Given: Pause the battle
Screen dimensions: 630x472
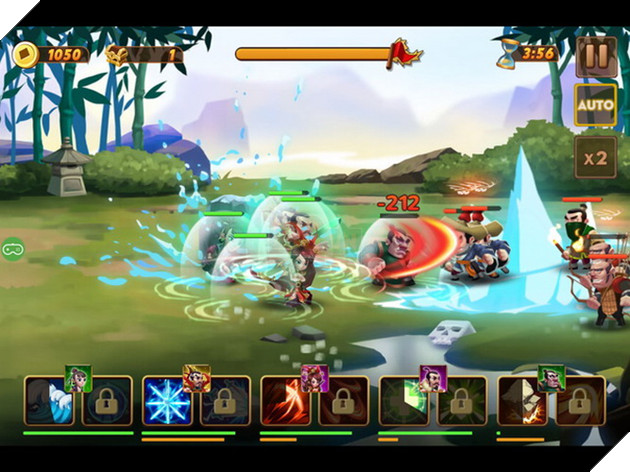Looking at the screenshot, I should [596, 55].
